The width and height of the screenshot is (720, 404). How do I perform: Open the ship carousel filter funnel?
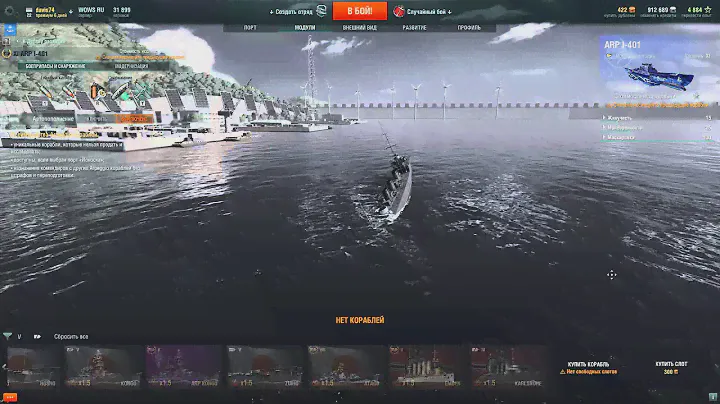pyautogui.click(x=8, y=337)
